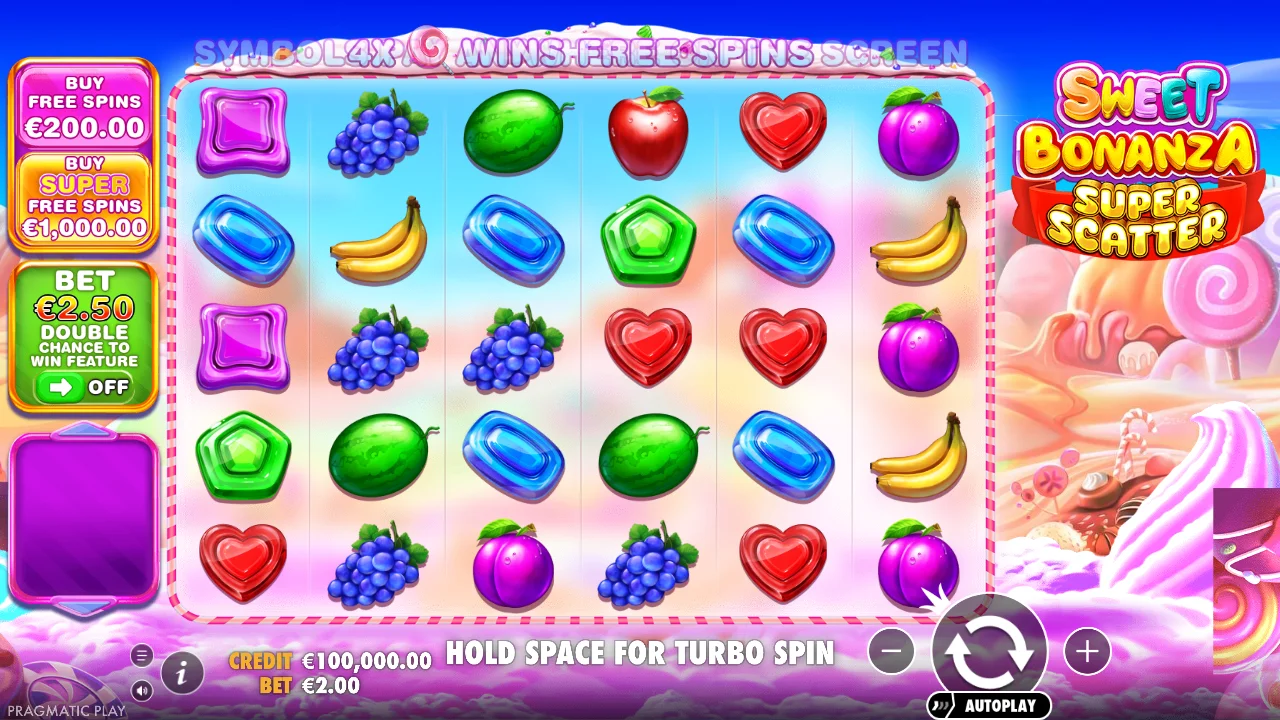Open the game information screen via the i icon
1280x720 pixels.
coord(180,673)
